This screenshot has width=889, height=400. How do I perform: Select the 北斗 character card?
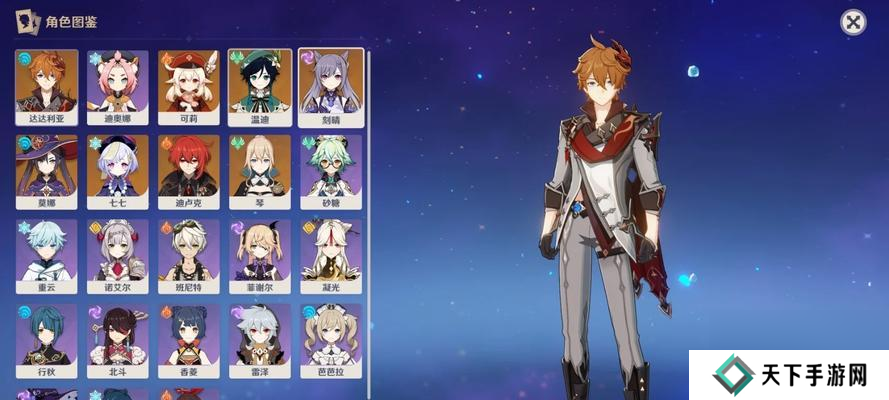pos(118,341)
